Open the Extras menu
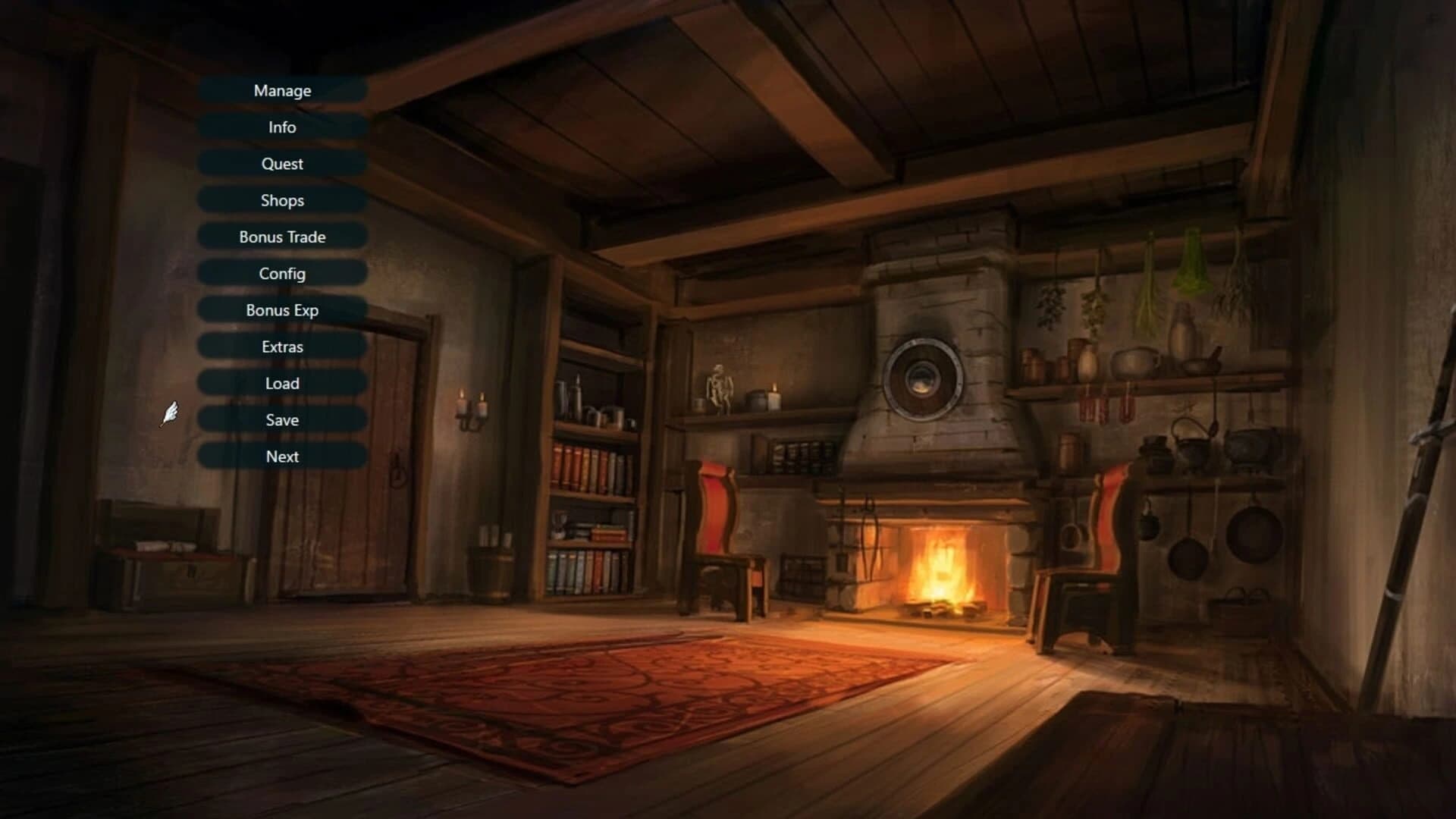This screenshot has width=1456, height=819. coord(281,346)
